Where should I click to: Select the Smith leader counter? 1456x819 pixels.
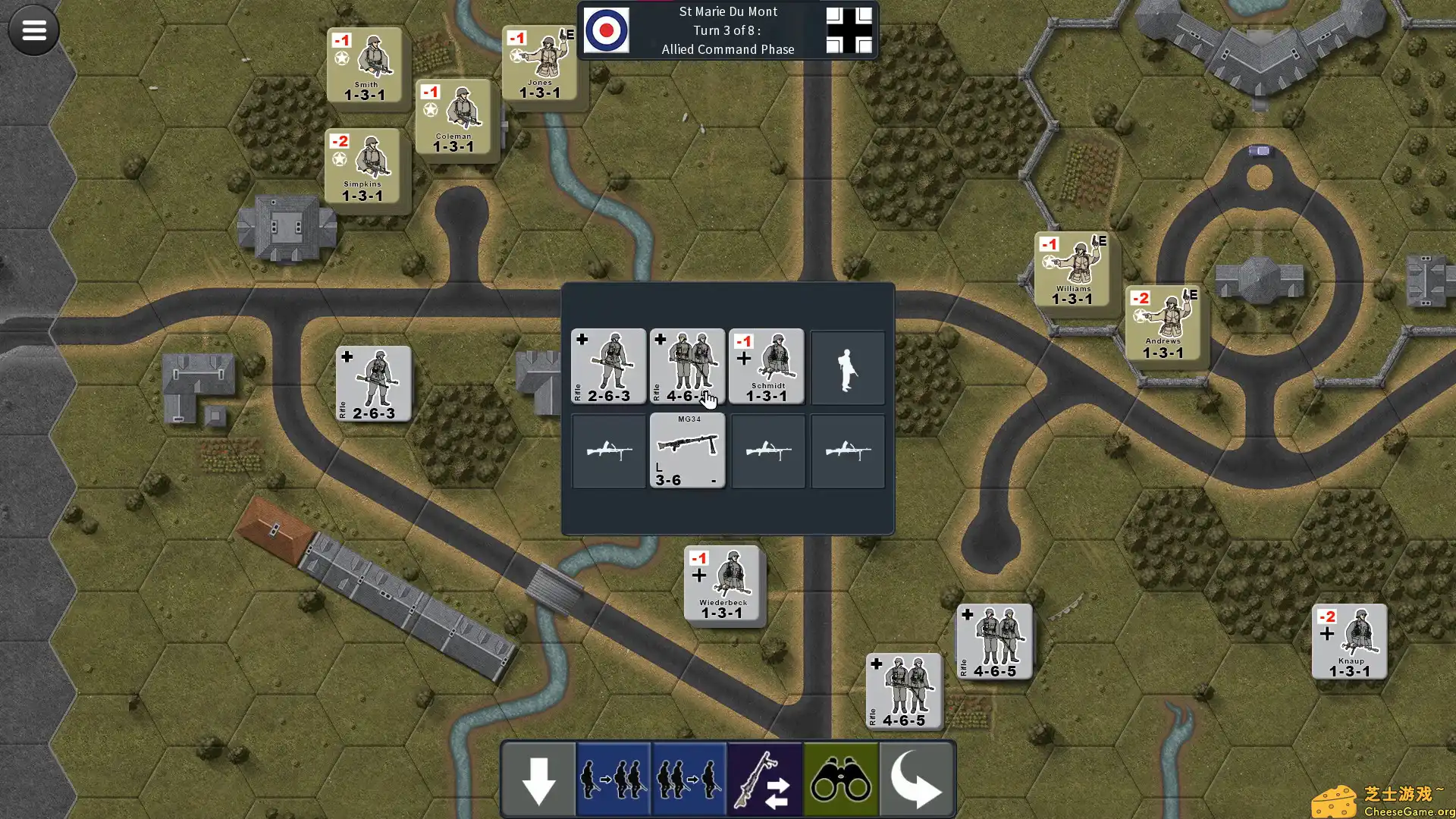point(365,66)
